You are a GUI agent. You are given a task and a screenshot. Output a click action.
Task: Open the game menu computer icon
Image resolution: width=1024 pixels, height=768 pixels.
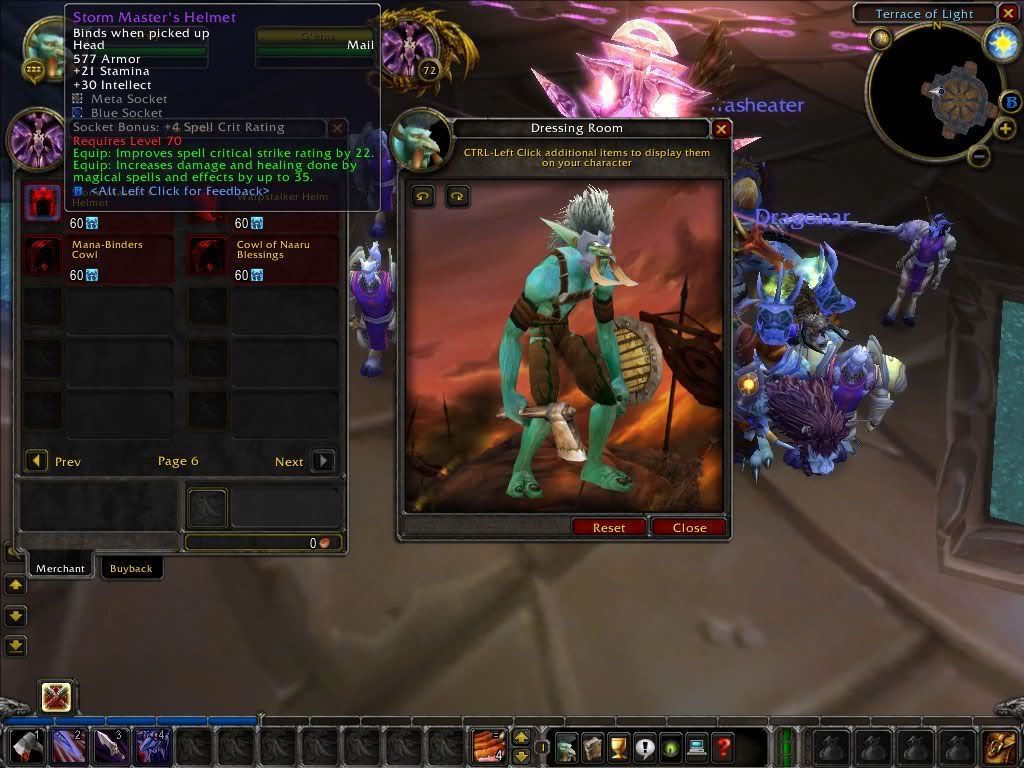tap(696, 747)
